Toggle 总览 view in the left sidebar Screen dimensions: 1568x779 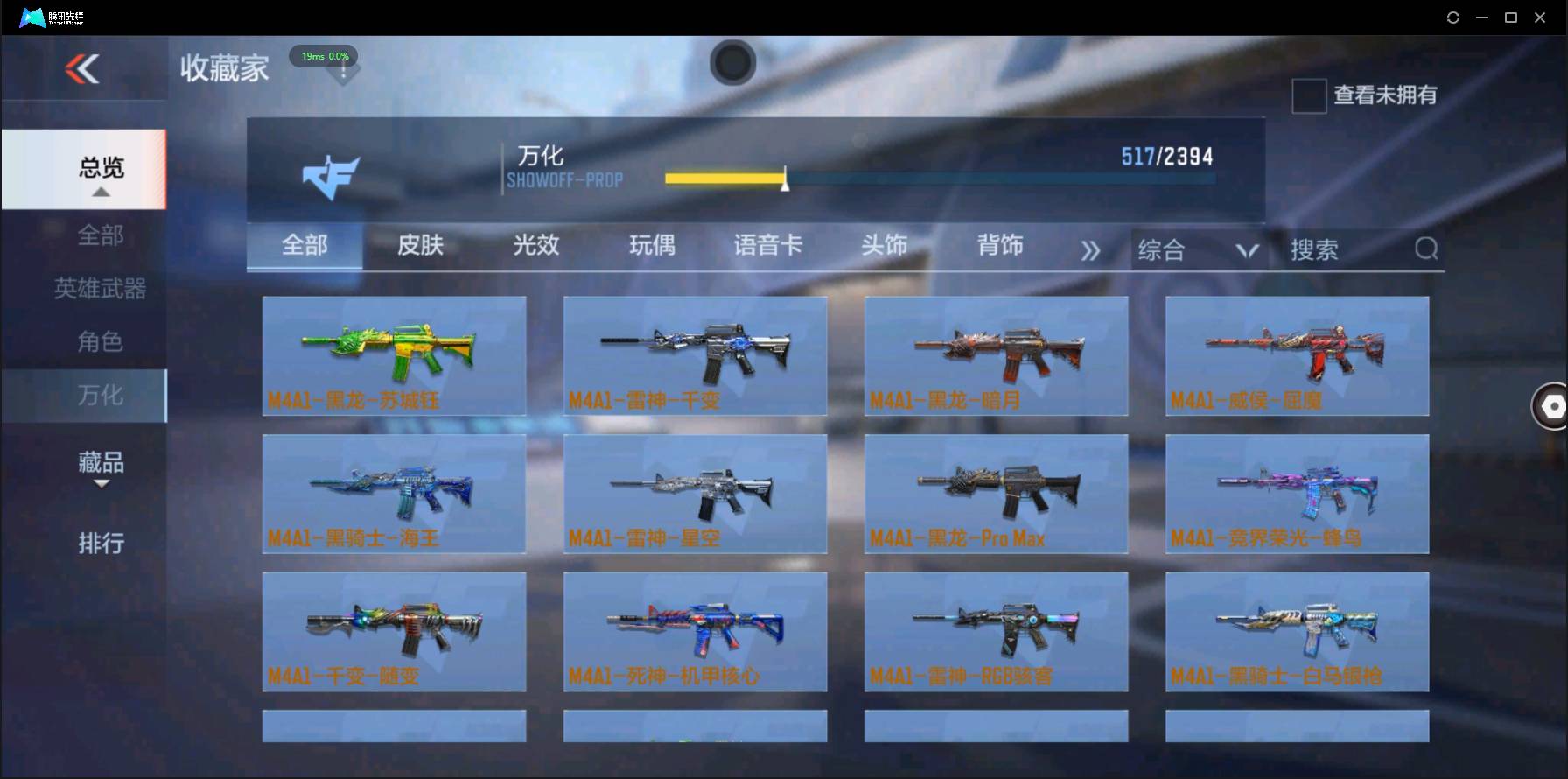[102, 168]
